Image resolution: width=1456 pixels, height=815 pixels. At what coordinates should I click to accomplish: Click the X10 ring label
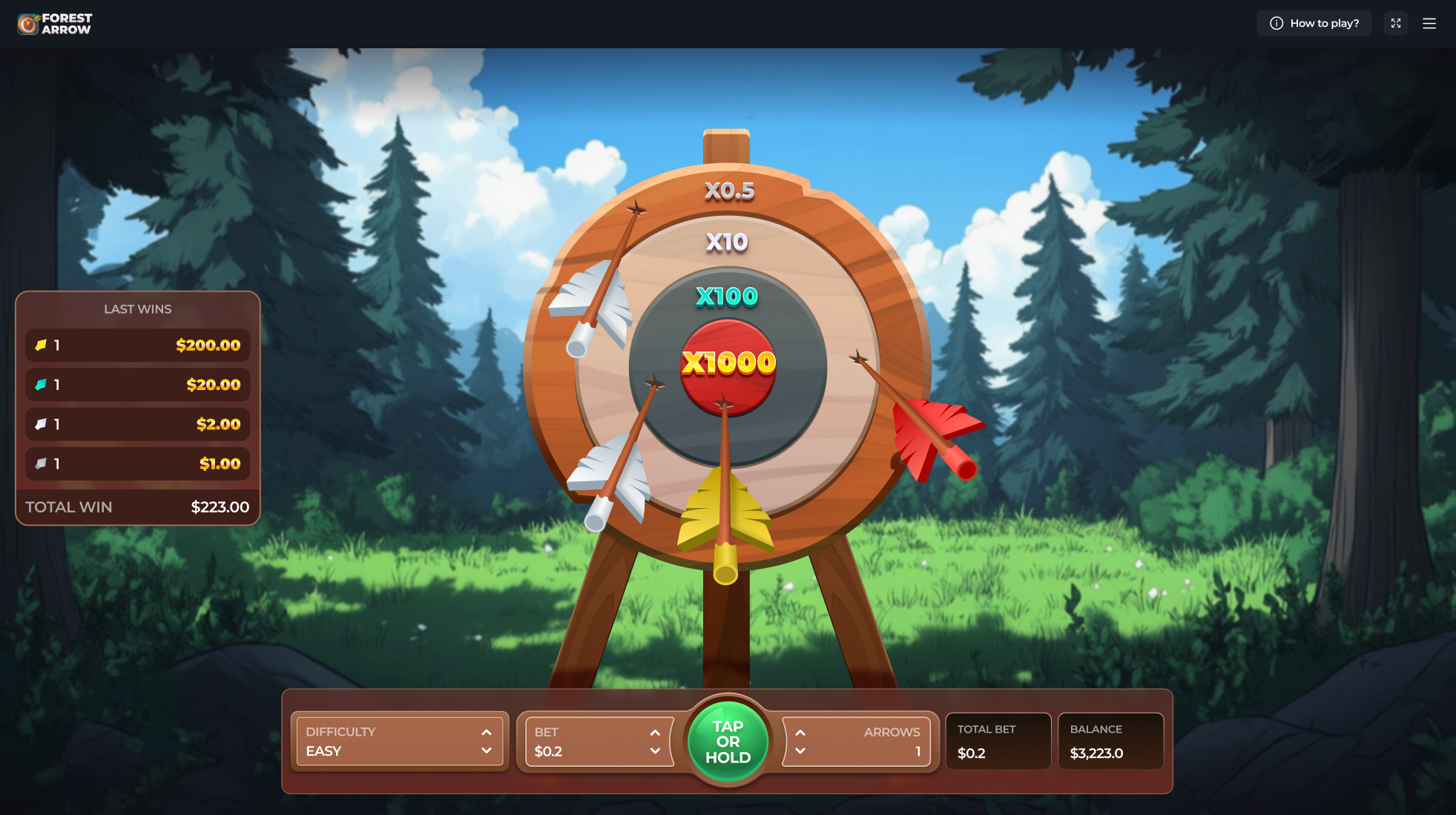(x=728, y=241)
